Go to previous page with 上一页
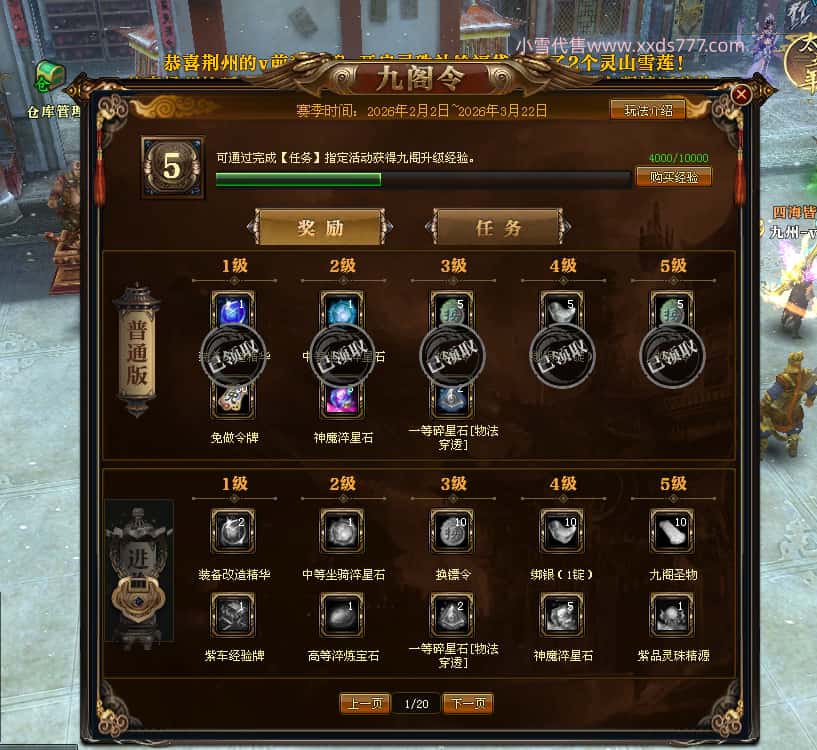Viewport: 817px width, 750px height. [365, 704]
